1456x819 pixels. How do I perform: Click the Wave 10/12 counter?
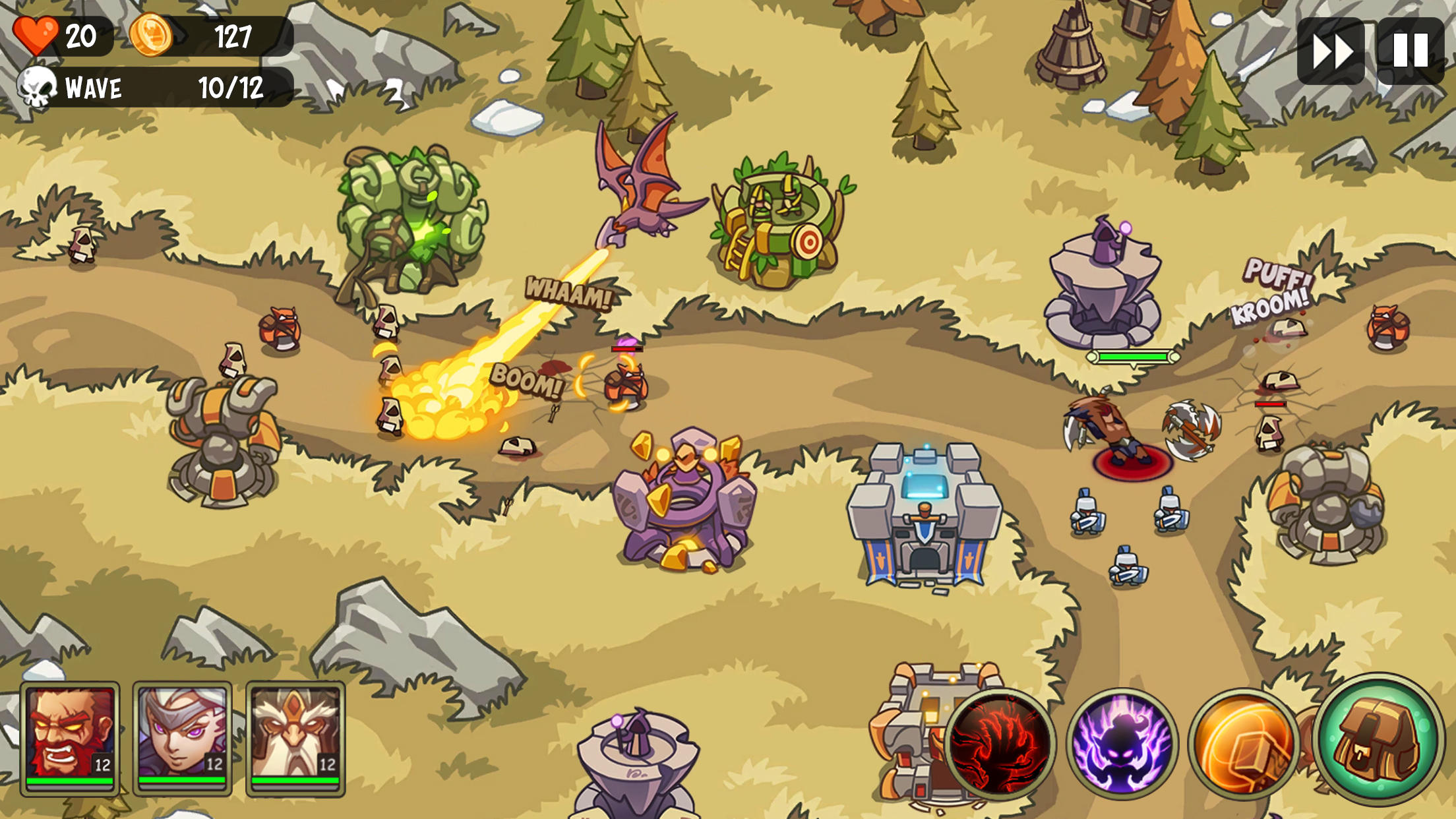(x=158, y=86)
